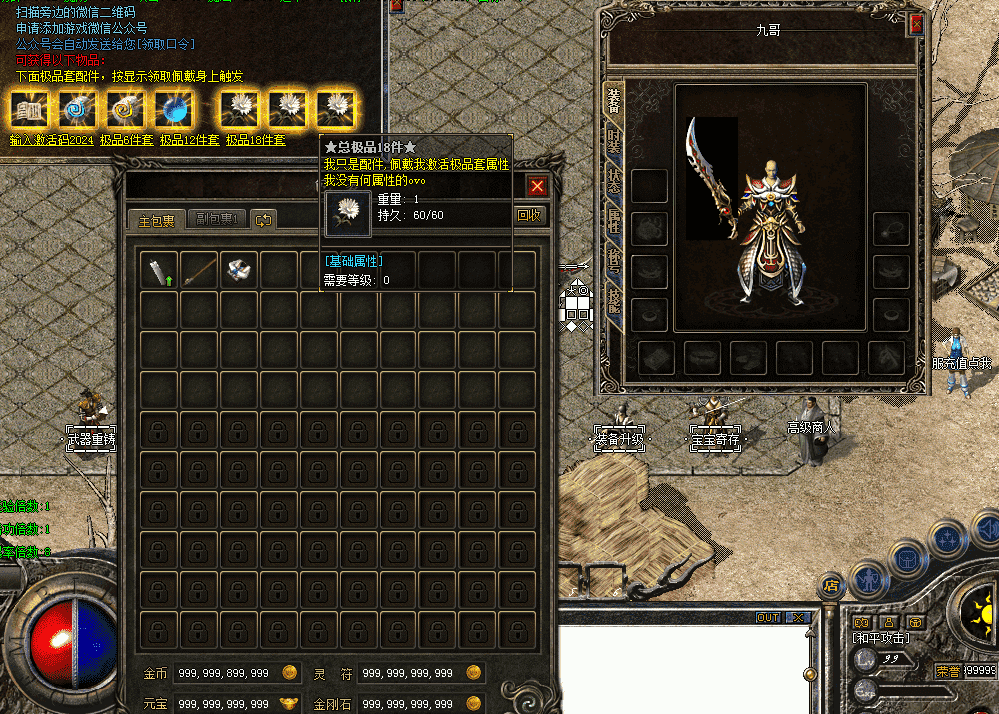This screenshot has width=999, height=714.
Task: Click the 回收 recycle button
Action: tap(530, 214)
